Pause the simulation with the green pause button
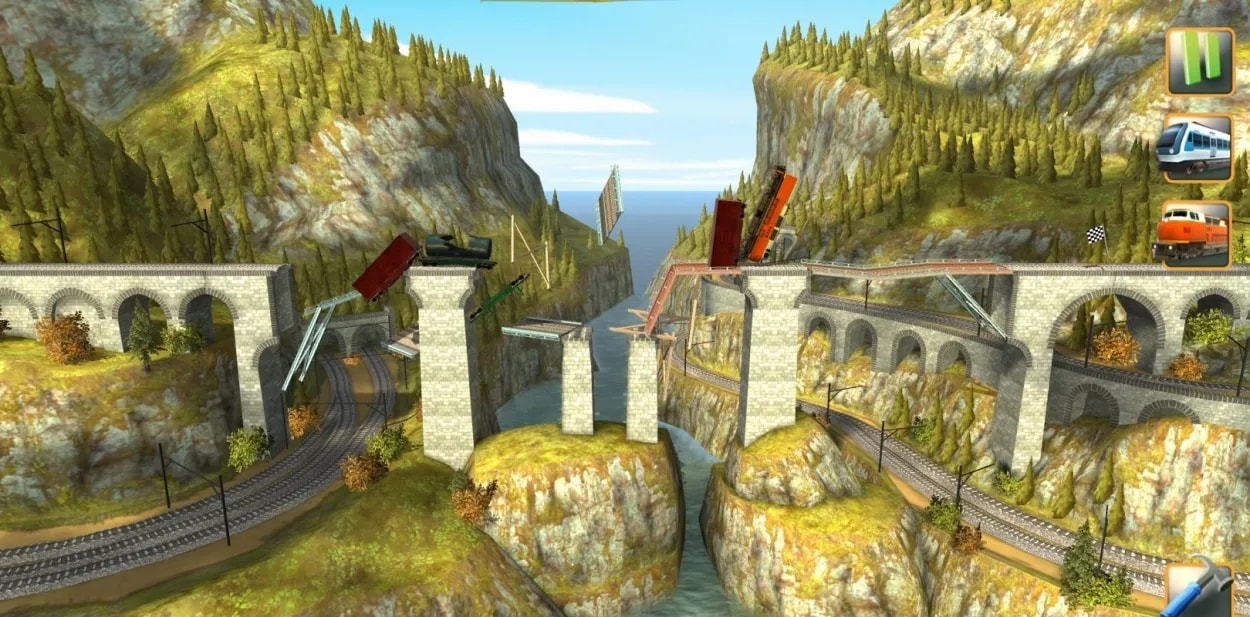1250x617 pixels. tap(1199, 61)
